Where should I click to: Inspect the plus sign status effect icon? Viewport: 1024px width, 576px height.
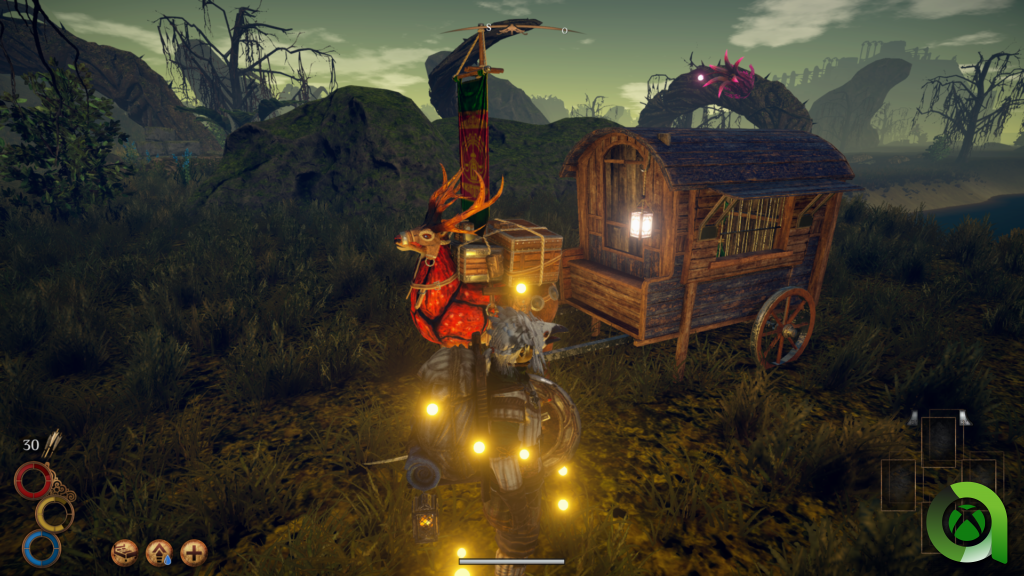(193, 552)
